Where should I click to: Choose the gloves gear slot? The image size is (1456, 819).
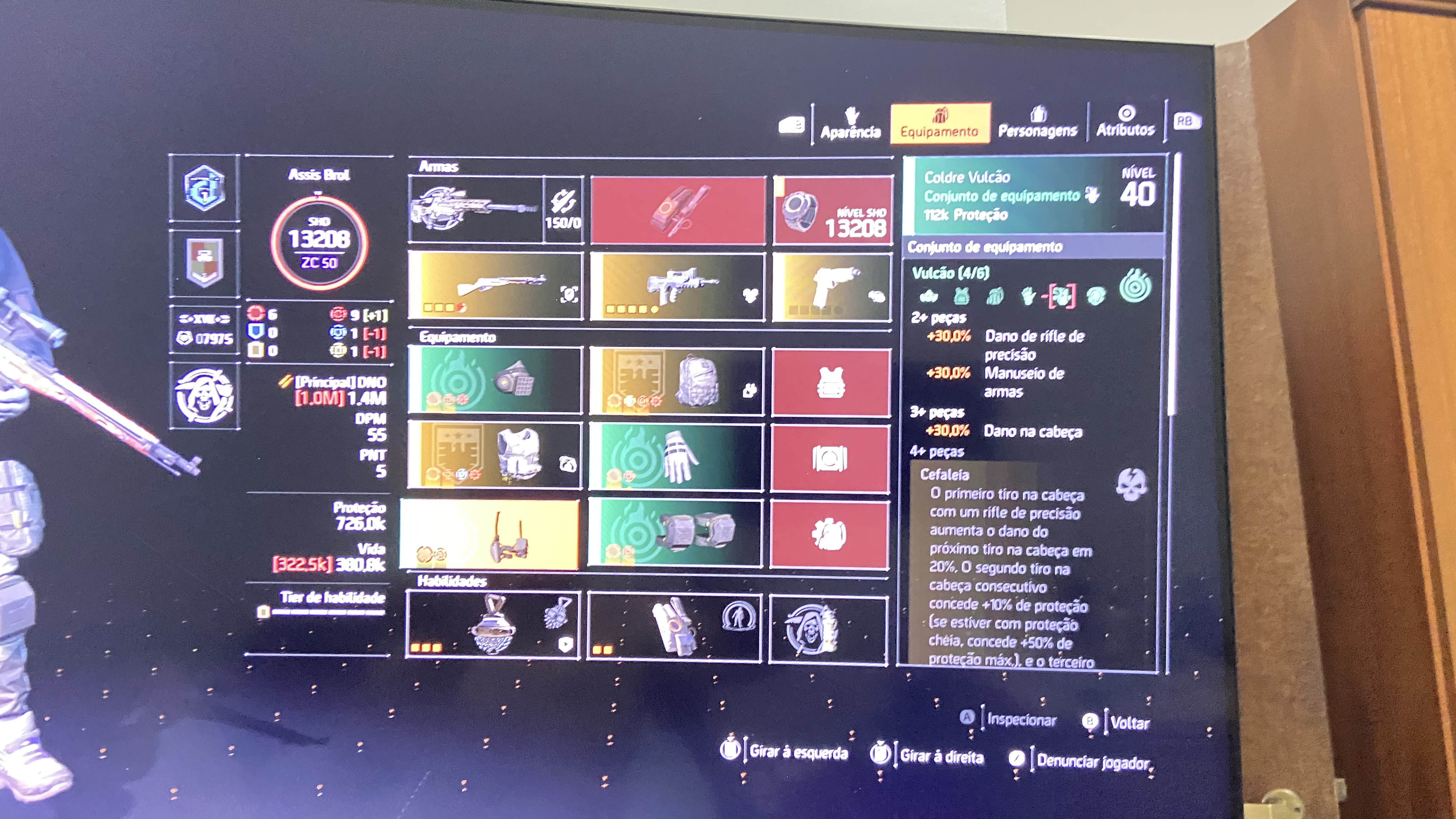(x=676, y=457)
